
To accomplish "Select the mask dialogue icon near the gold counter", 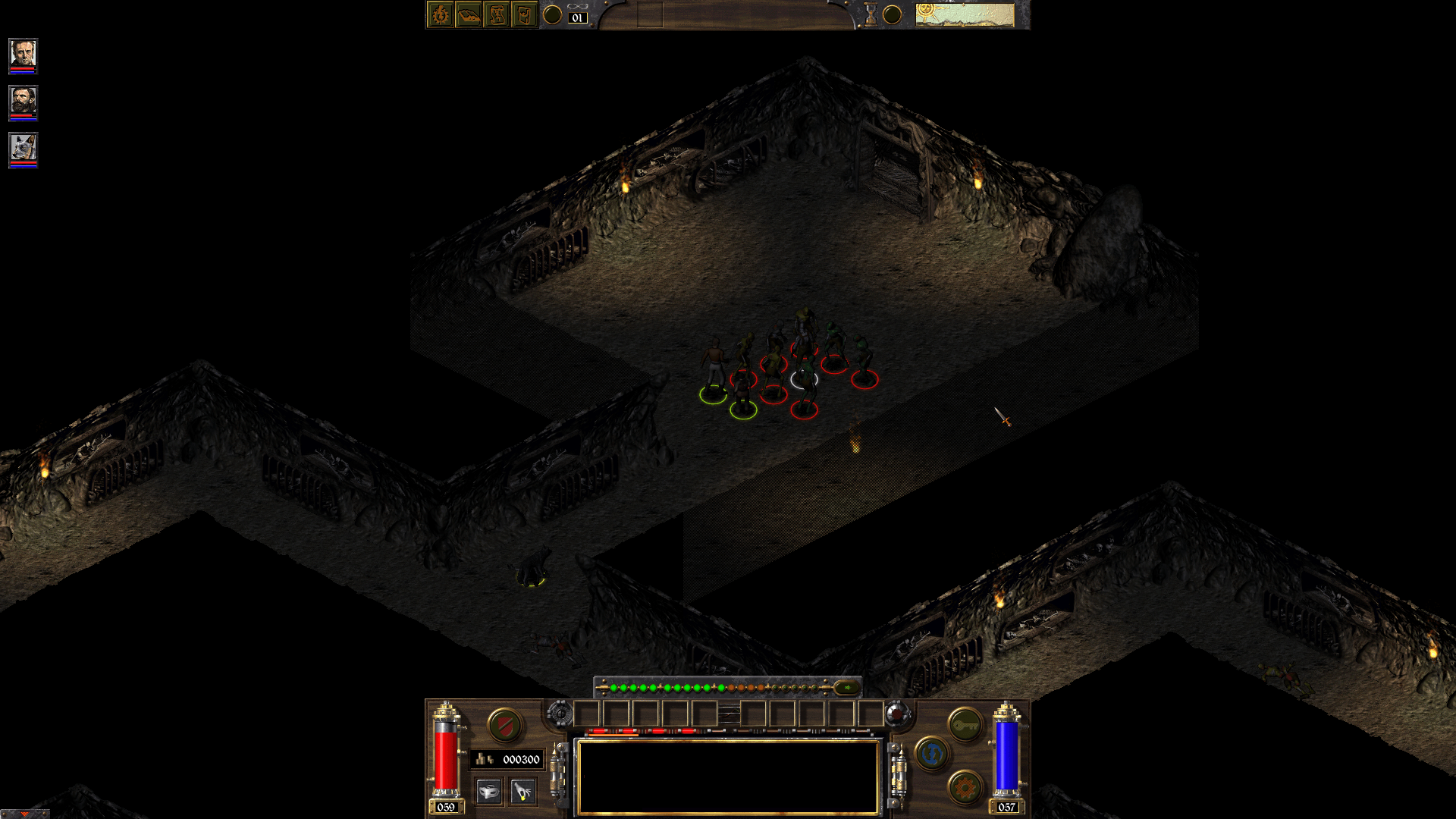I will point(488,791).
